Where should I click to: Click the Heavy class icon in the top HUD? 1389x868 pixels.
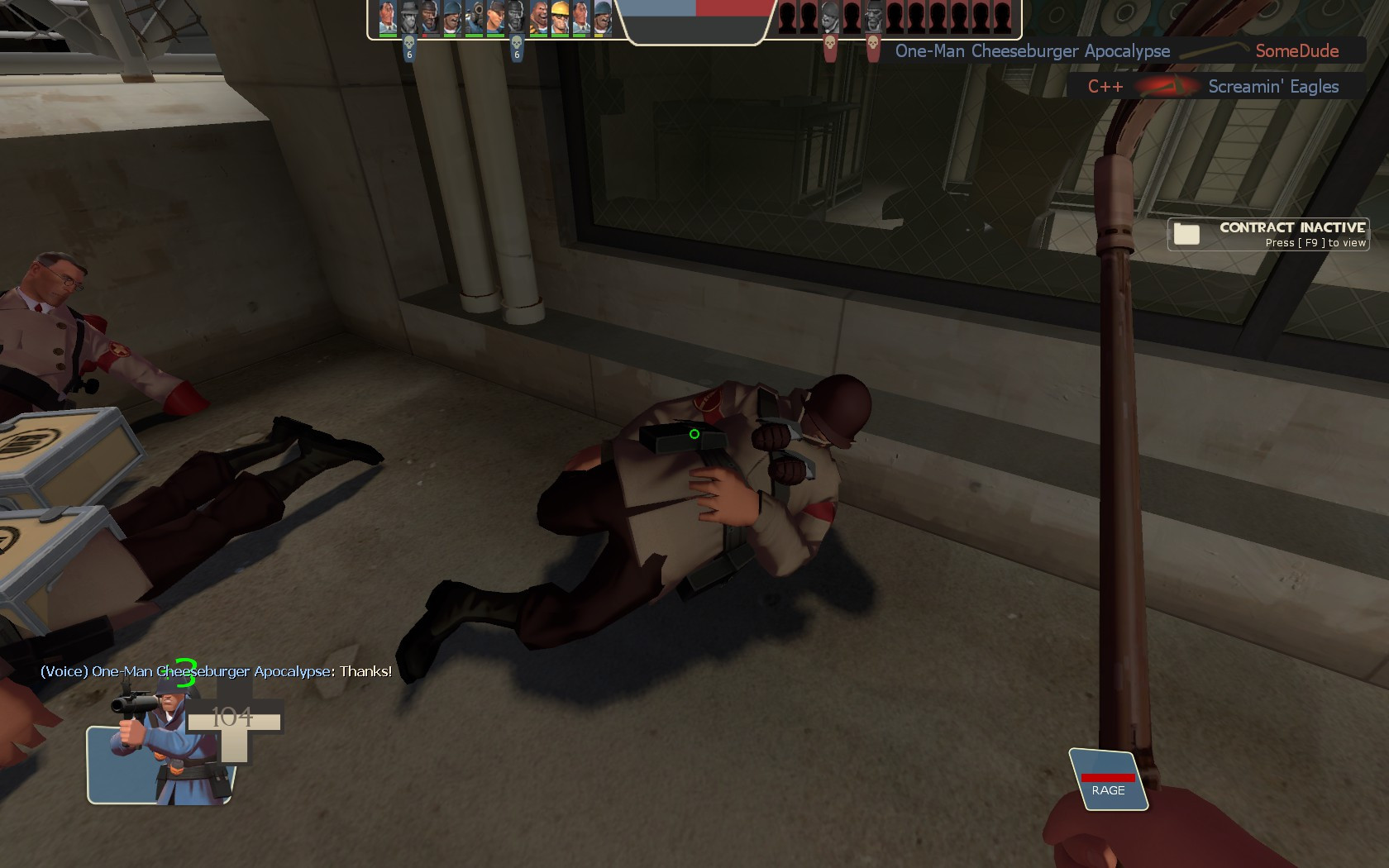tap(539, 18)
